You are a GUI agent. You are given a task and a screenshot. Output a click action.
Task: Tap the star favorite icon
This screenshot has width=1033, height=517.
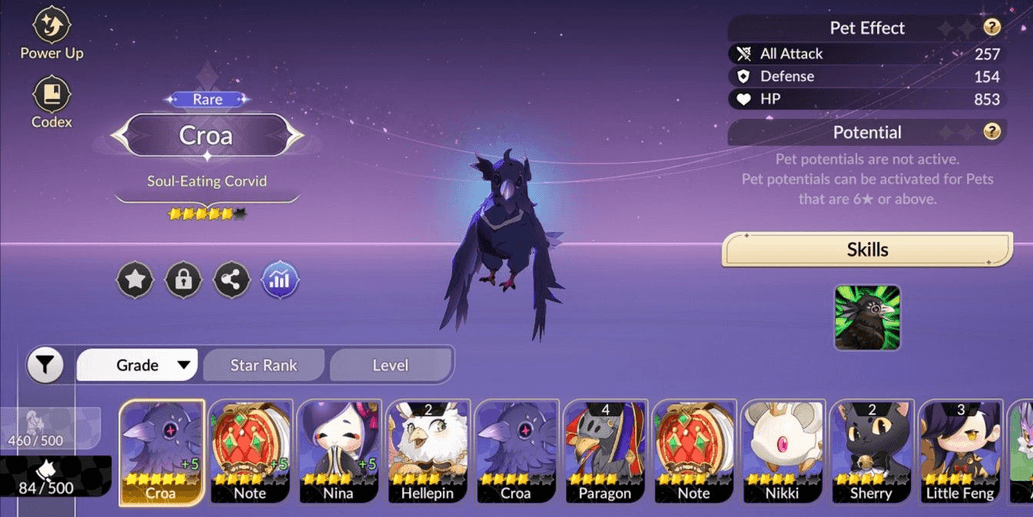135,280
